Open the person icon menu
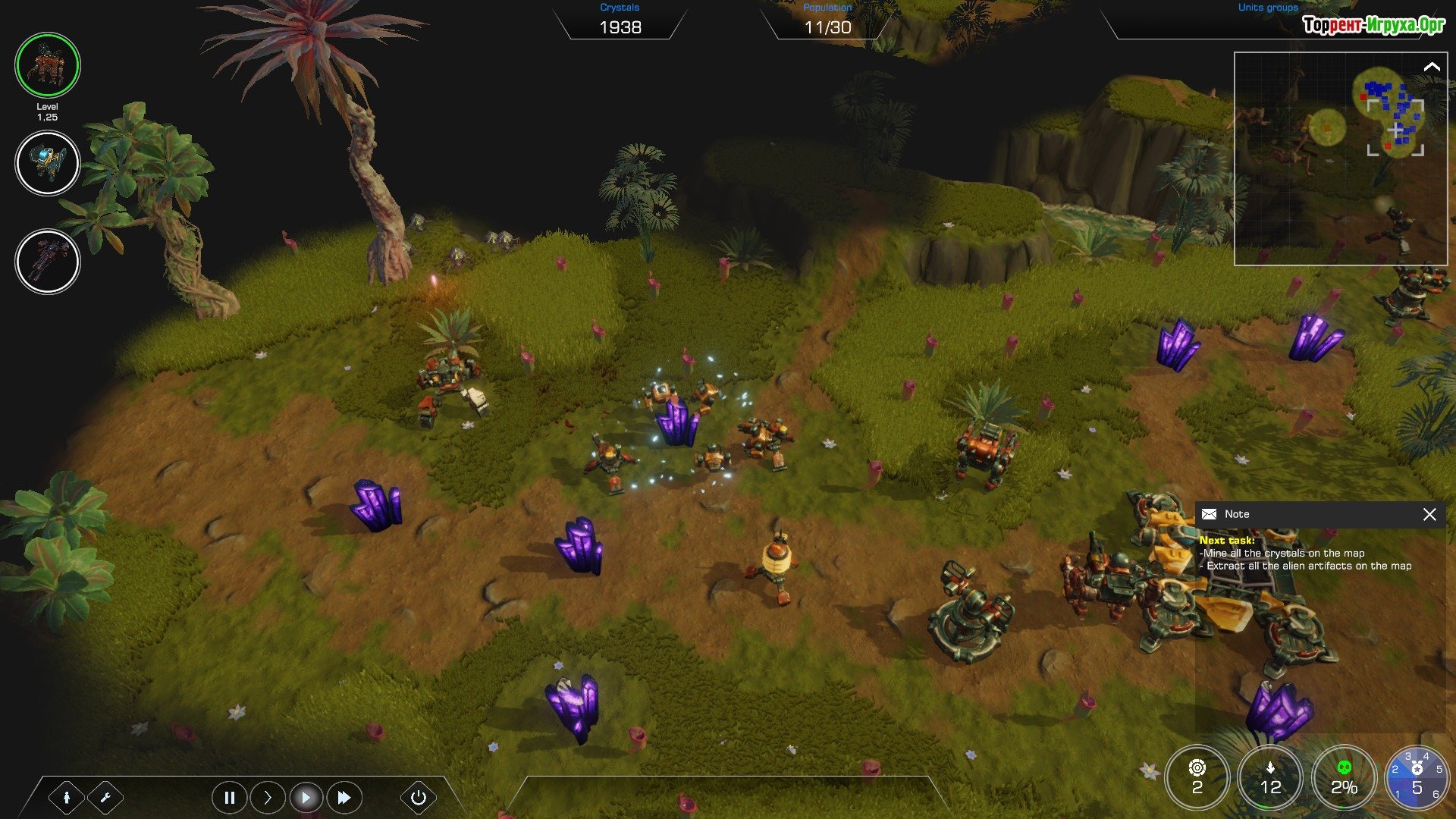Screen dimensions: 1456x819 (x=67, y=797)
